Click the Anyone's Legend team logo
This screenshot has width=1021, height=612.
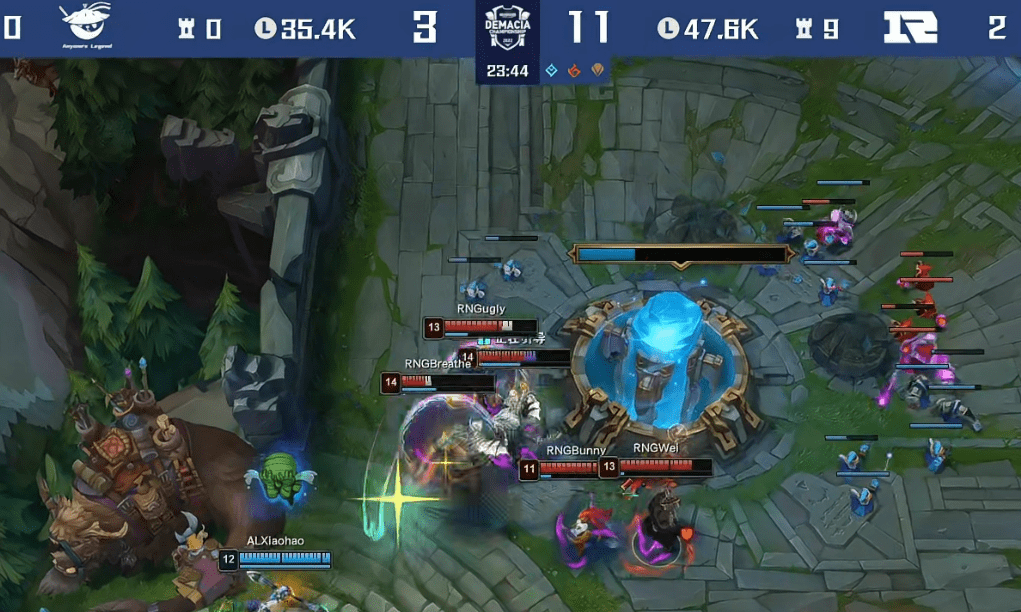tap(85, 27)
